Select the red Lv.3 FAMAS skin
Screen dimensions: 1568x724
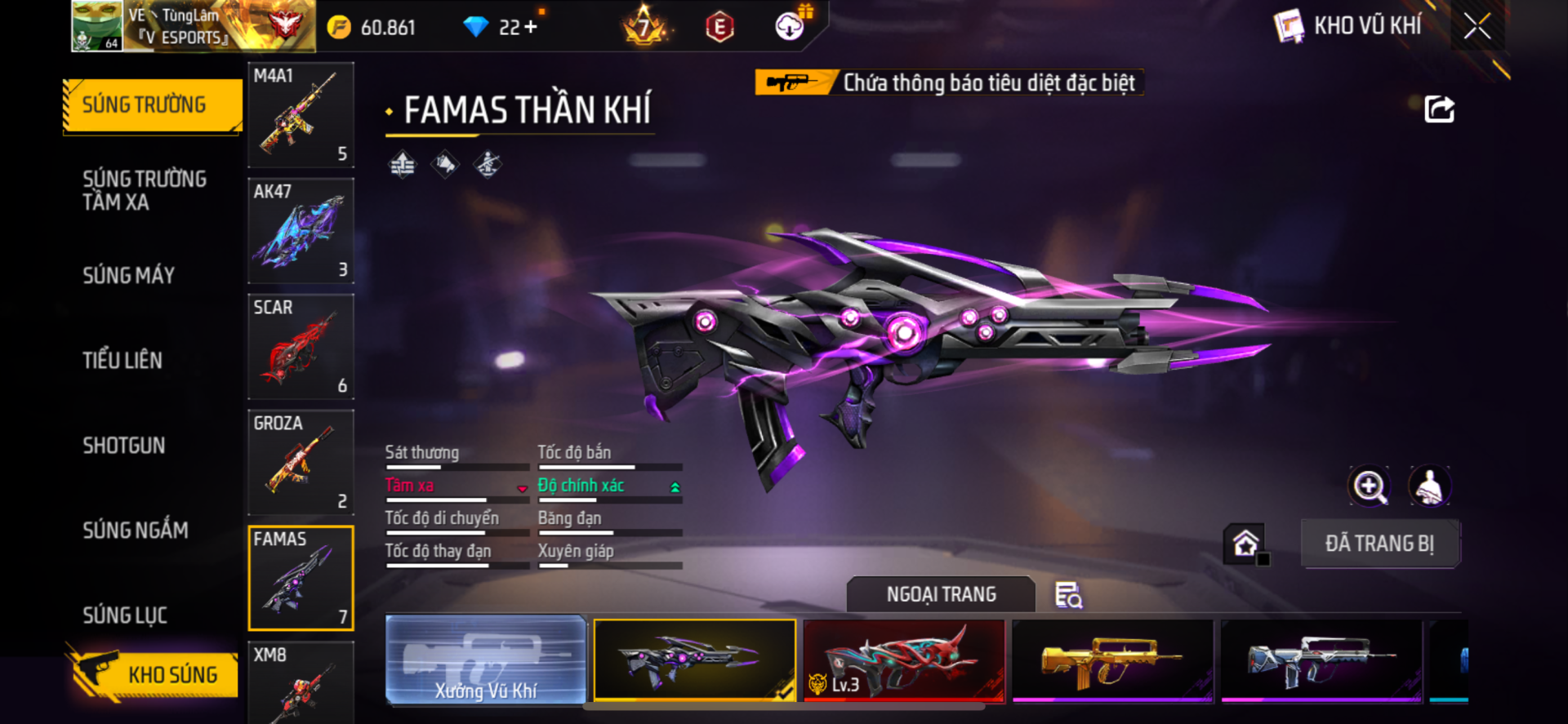click(x=904, y=660)
